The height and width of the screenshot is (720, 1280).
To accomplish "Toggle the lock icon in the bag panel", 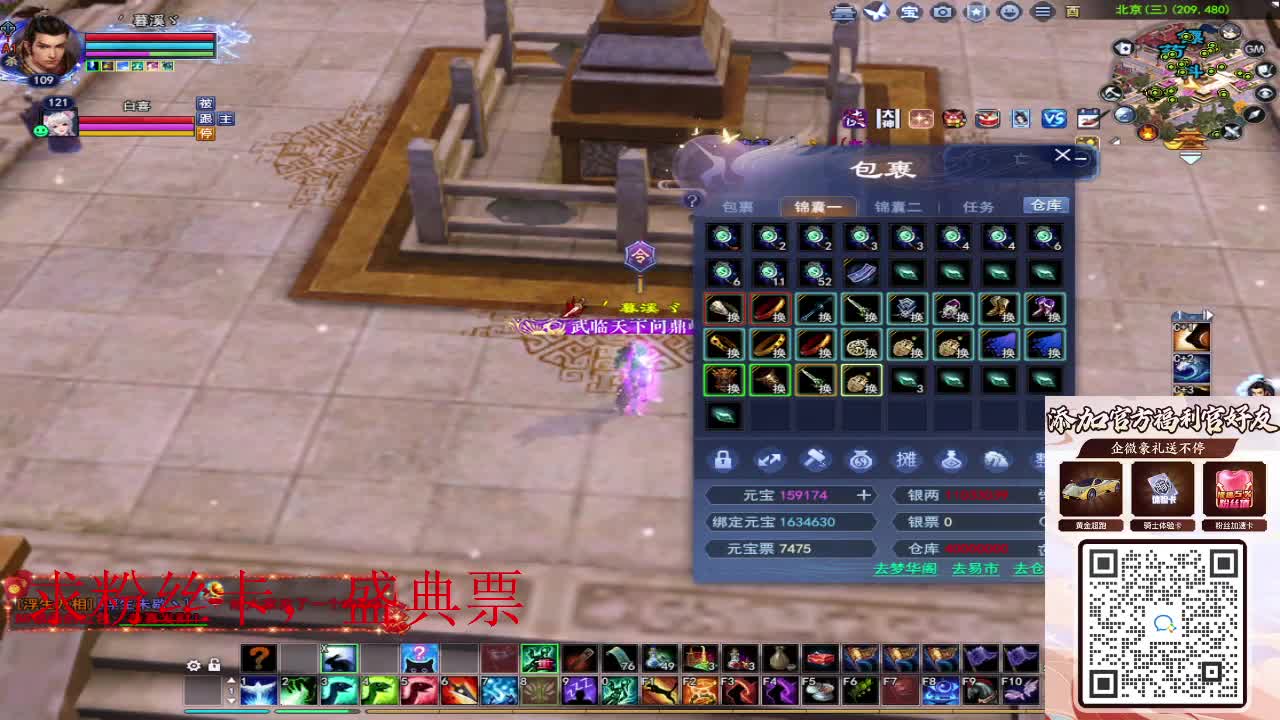I will [724, 460].
